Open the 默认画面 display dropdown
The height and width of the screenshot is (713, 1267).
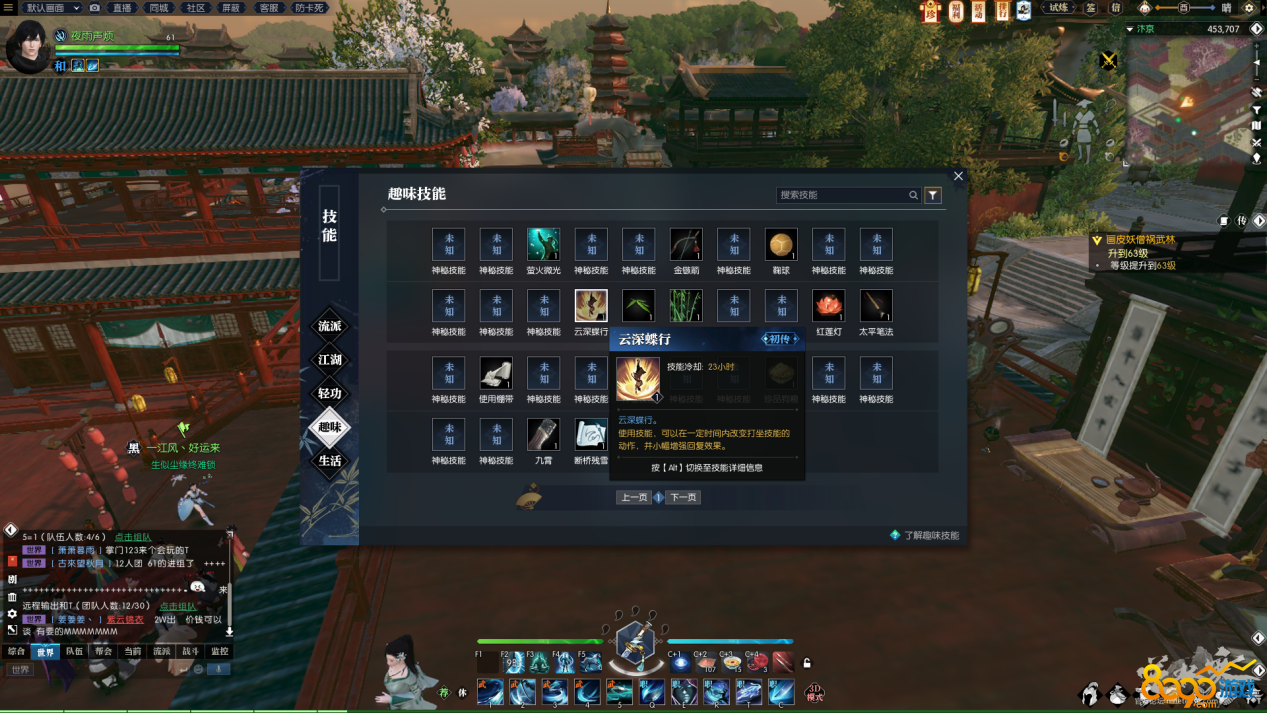(x=52, y=7)
